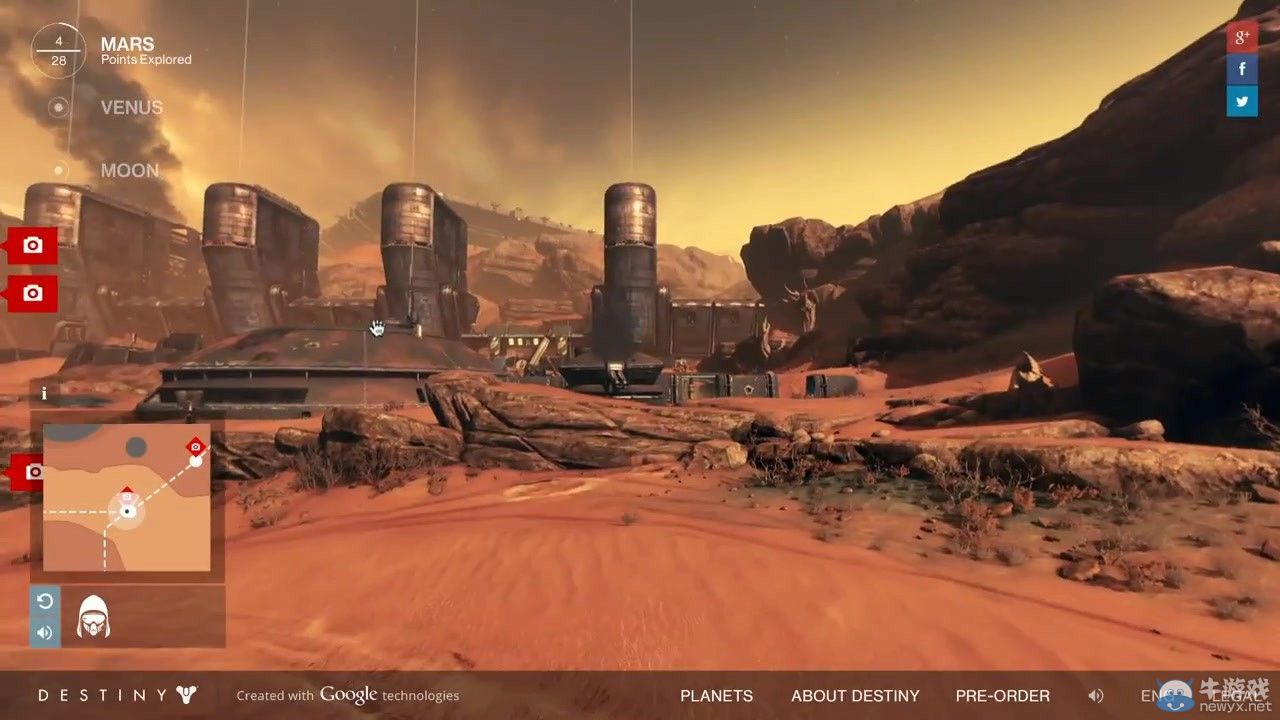This screenshot has height=720, width=1280.
Task: Select the second camera icon on the left edge
Action: pyautogui.click(x=30, y=293)
